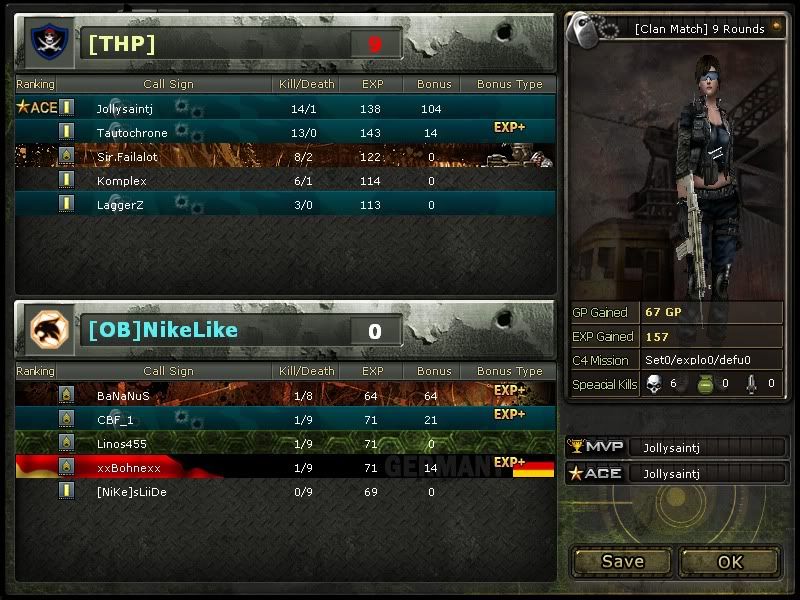Viewport: 800px width, 600px height.
Task: Select LaggerZ's scoreboard row
Action: 285,205
